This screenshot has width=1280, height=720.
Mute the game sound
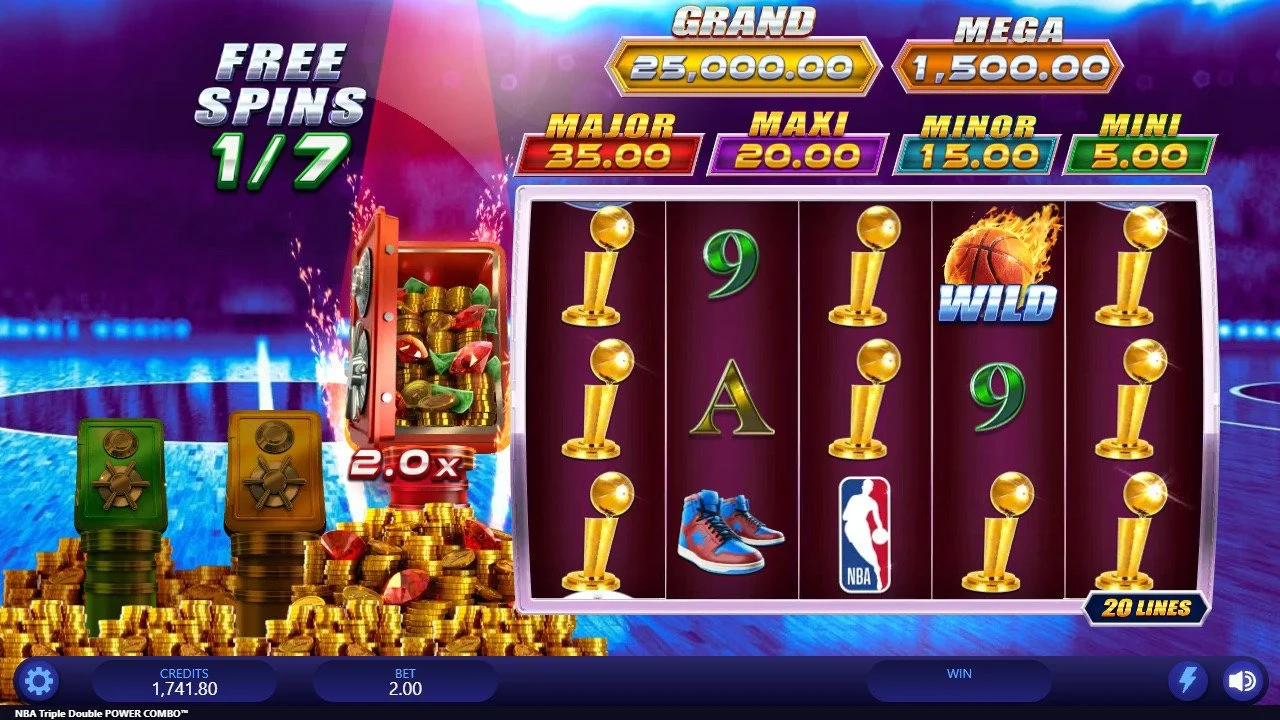tap(1242, 682)
